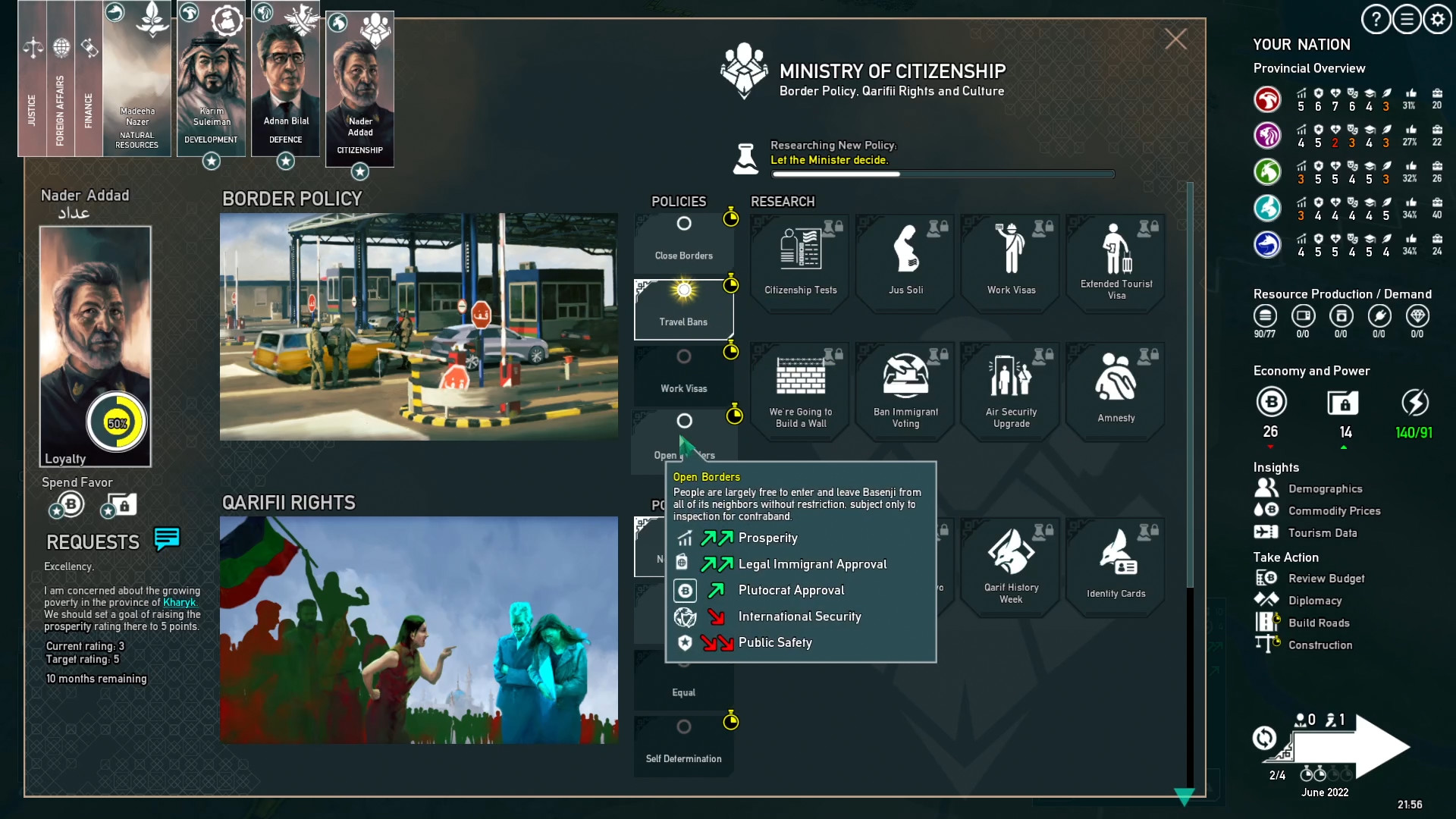The width and height of the screenshot is (1456, 819).
Task: Select the Citizenship Tests research option
Action: [799, 262]
